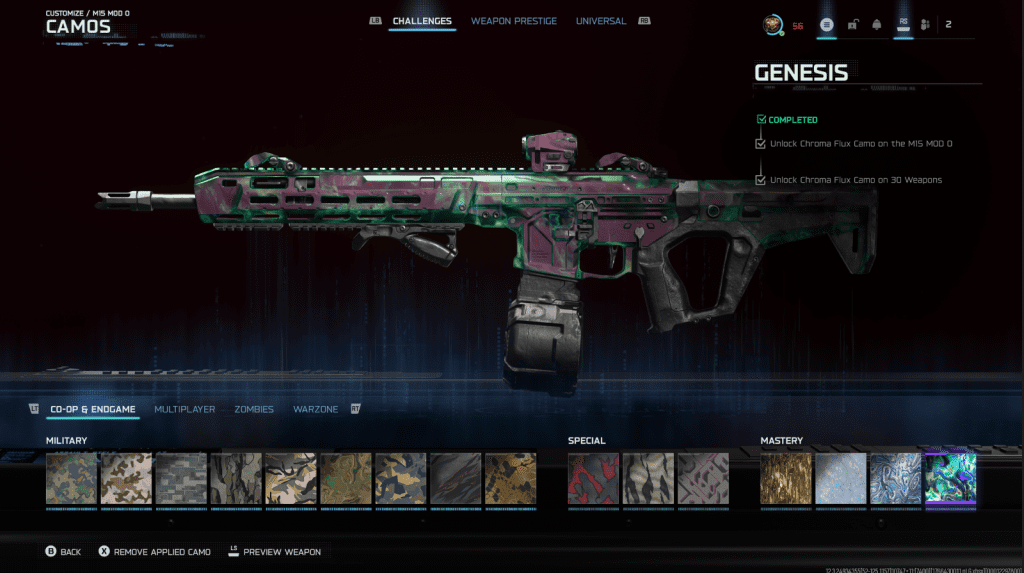This screenshot has height=573, width=1024.
Task: Switch to the Weapon Prestige tab
Action: tap(513, 21)
